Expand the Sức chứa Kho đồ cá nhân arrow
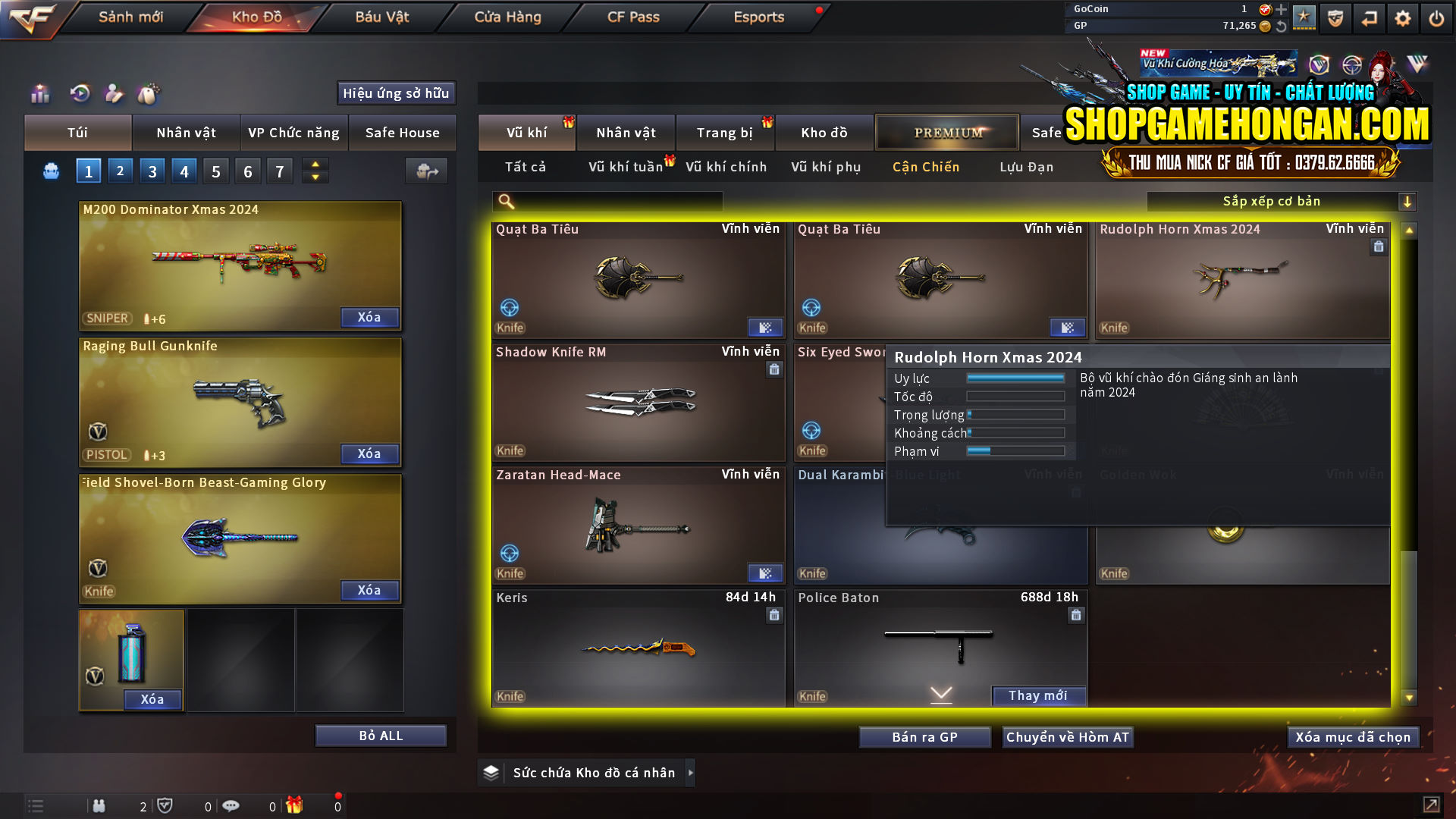 pyautogui.click(x=691, y=772)
